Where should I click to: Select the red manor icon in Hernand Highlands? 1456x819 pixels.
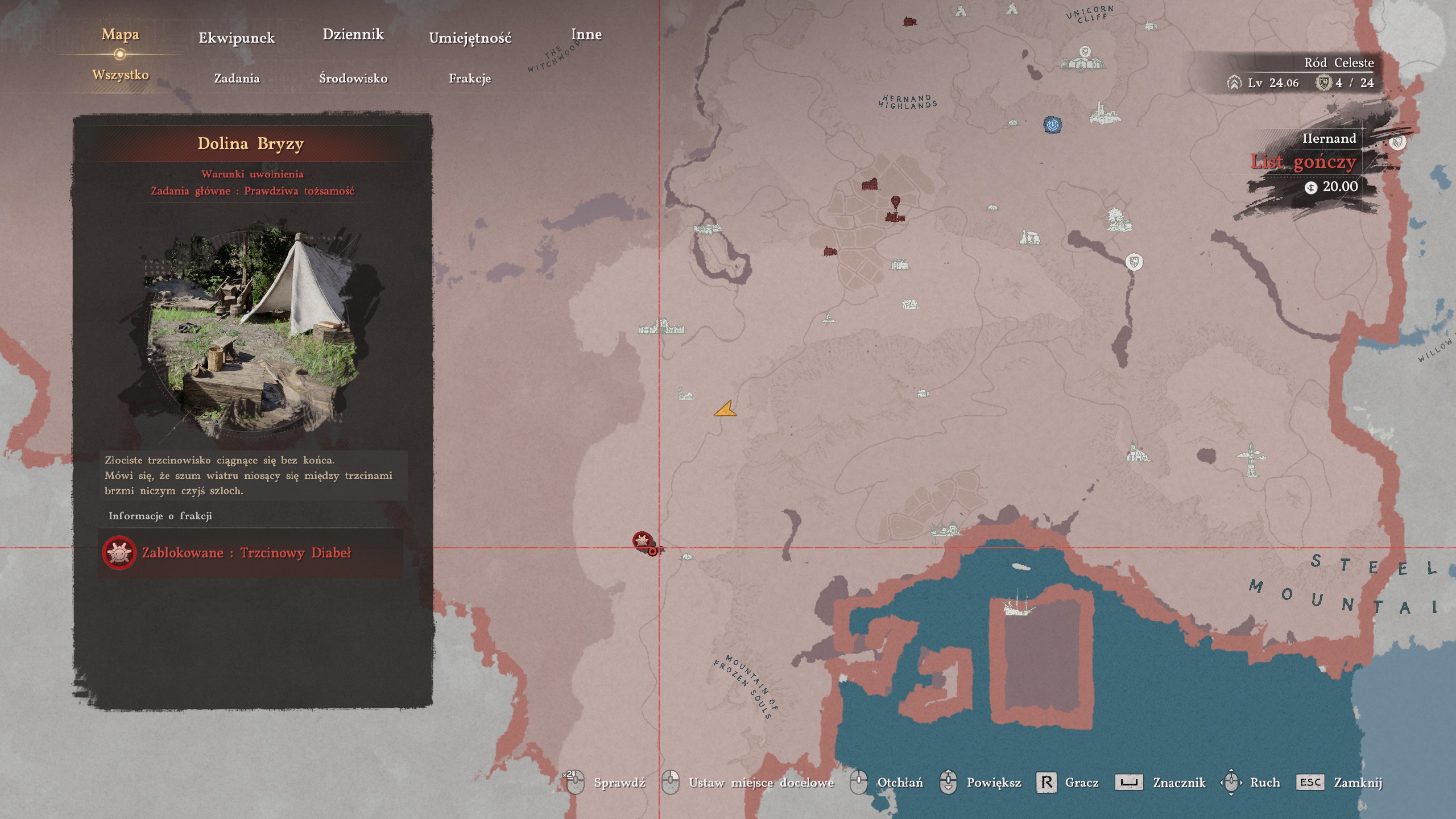pos(870,184)
